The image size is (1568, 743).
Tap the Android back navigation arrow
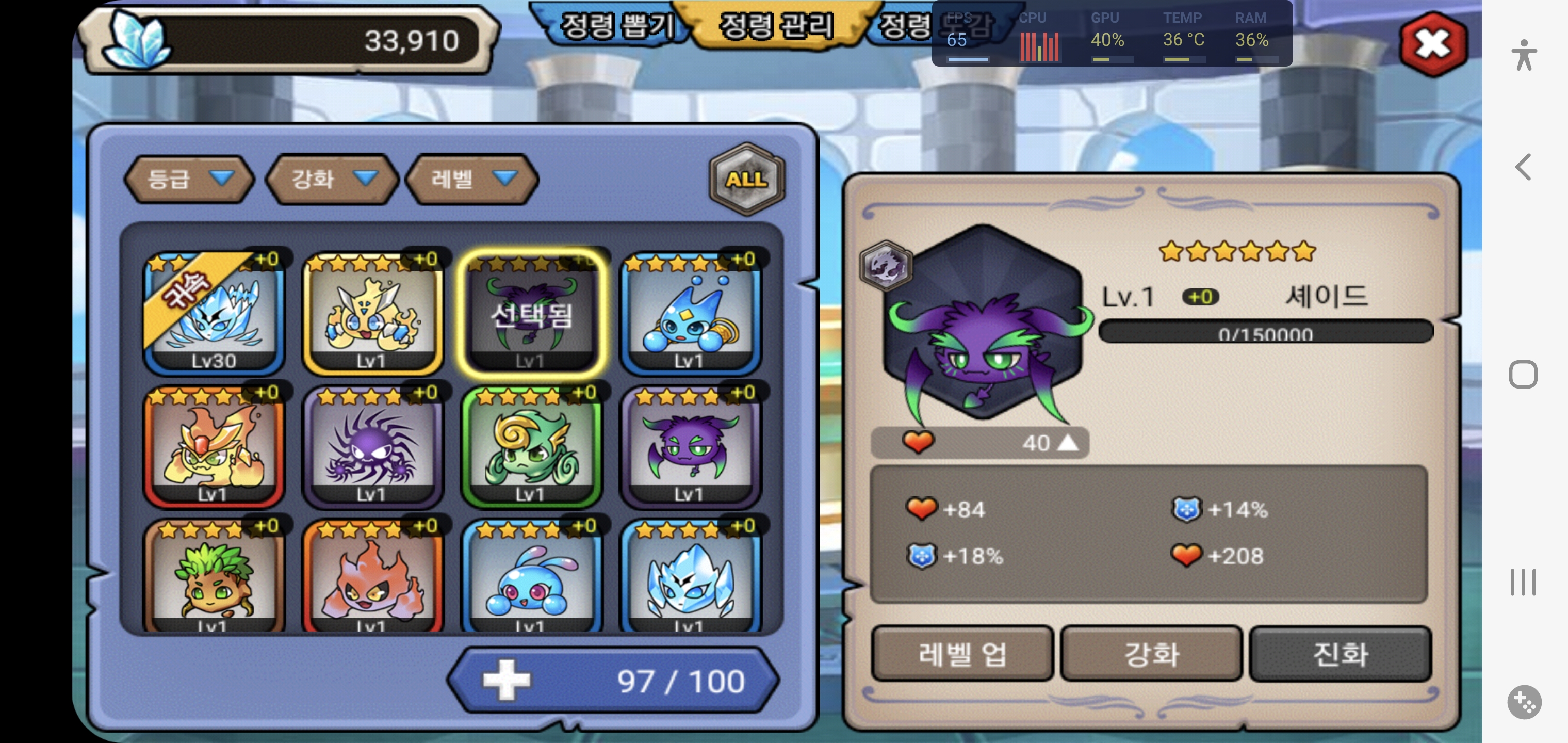coord(1523,167)
